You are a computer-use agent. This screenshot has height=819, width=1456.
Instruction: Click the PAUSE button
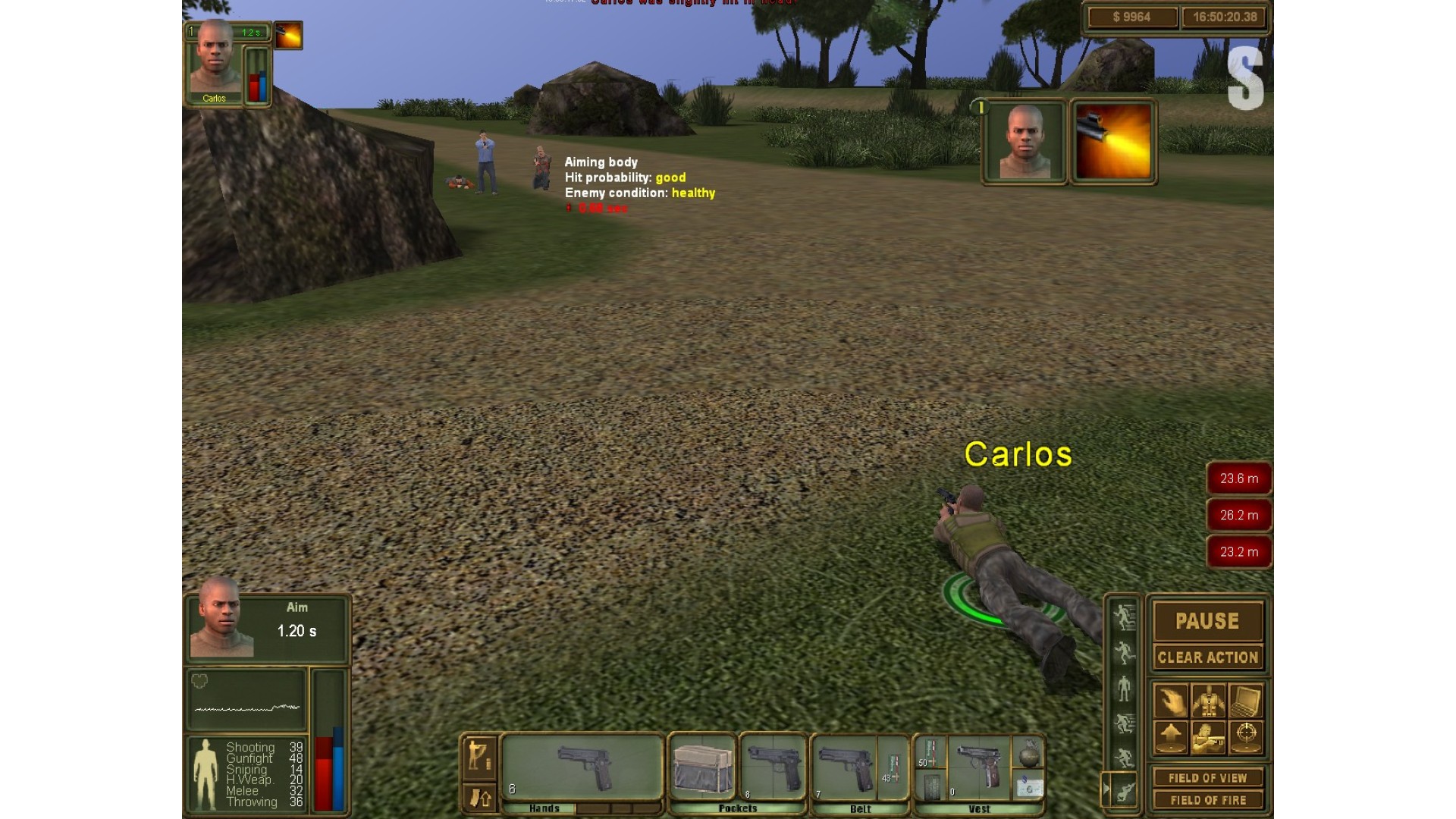pos(1207,621)
